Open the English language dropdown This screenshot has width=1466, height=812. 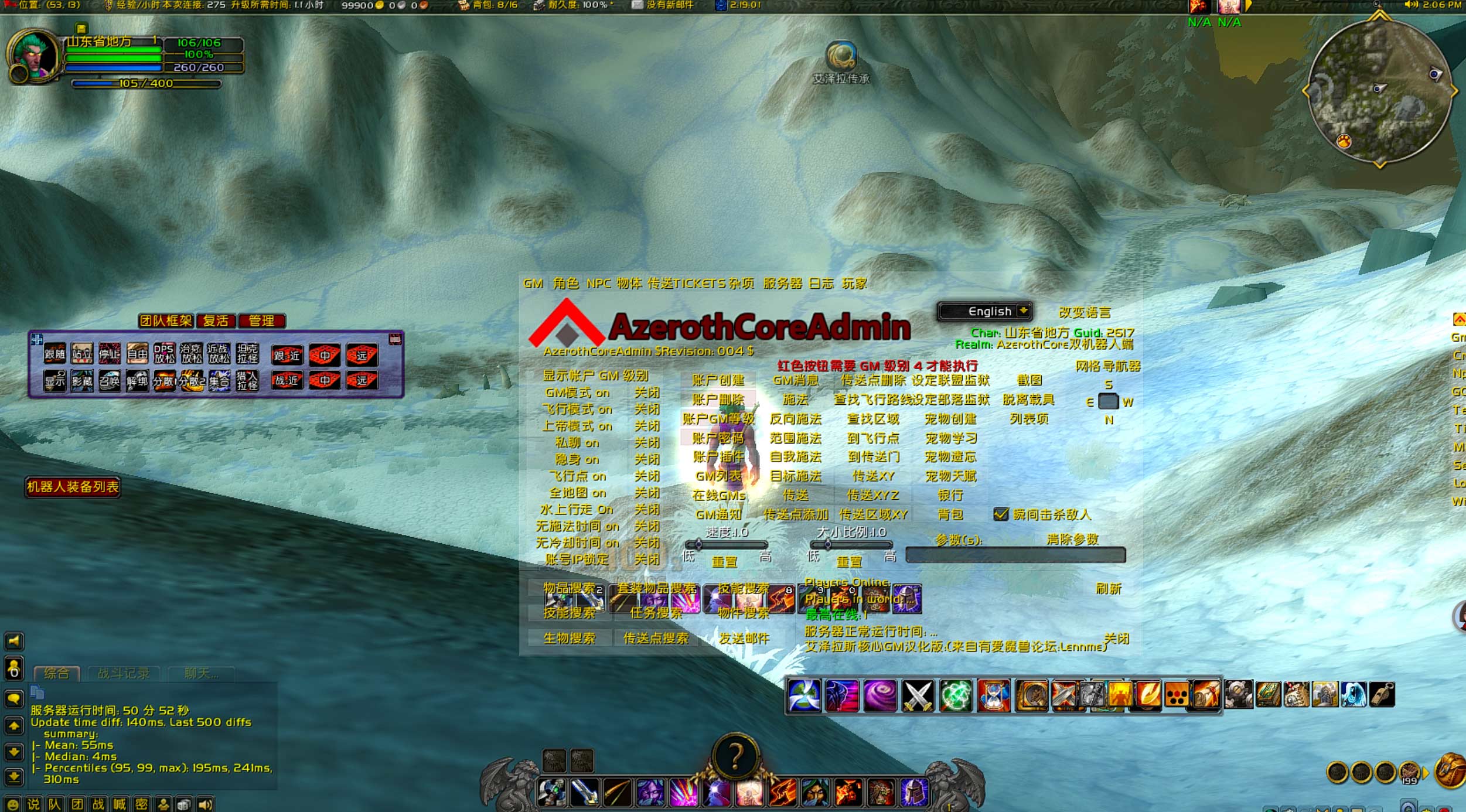985,311
